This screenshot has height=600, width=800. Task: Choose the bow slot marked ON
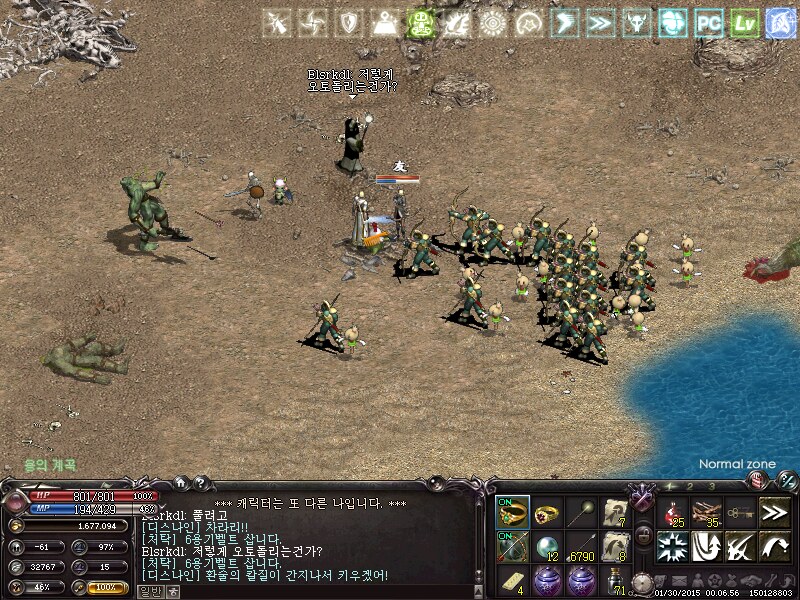tap(513, 547)
